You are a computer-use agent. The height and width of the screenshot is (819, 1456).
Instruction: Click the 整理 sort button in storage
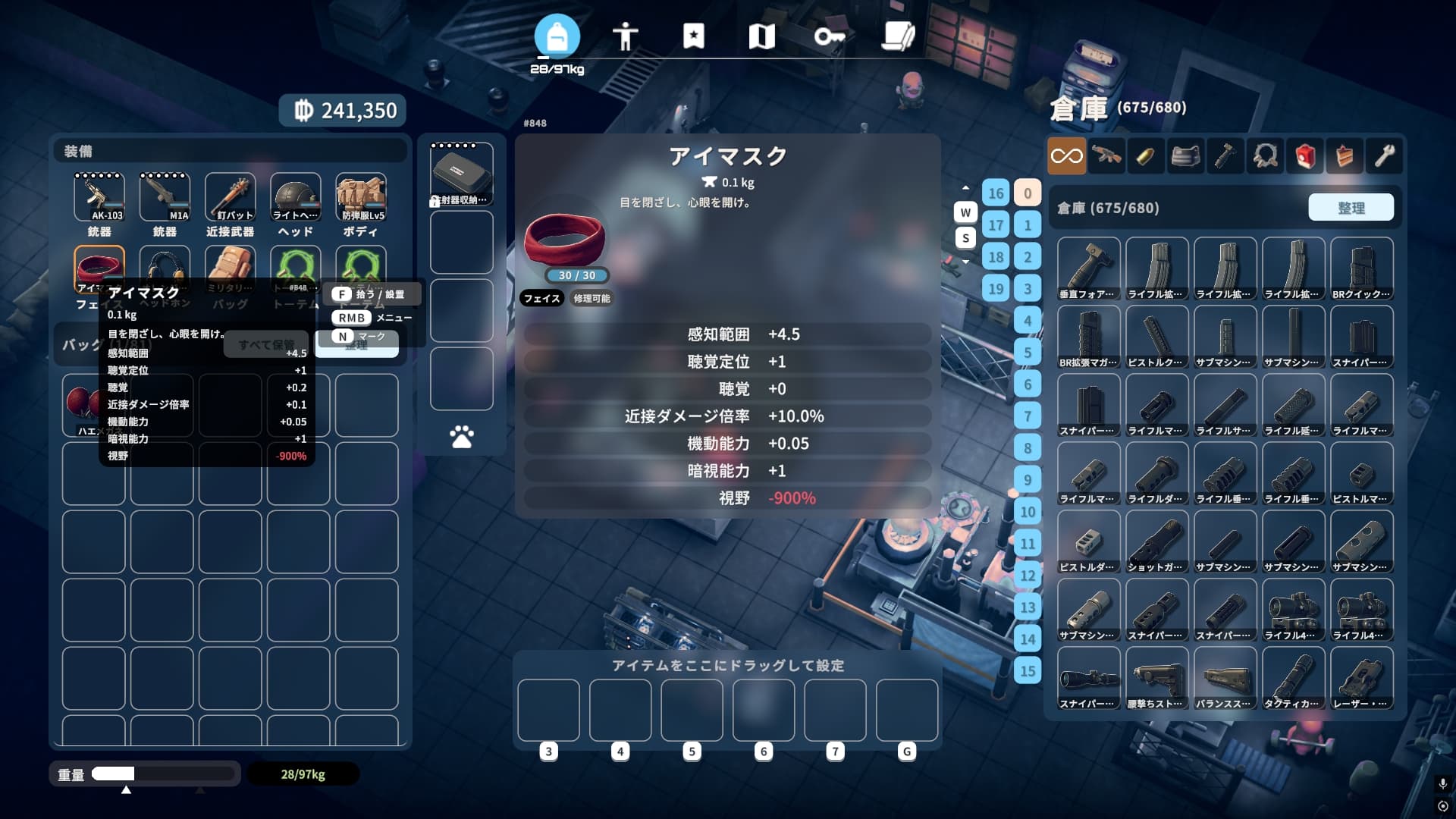pos(1351,208)
